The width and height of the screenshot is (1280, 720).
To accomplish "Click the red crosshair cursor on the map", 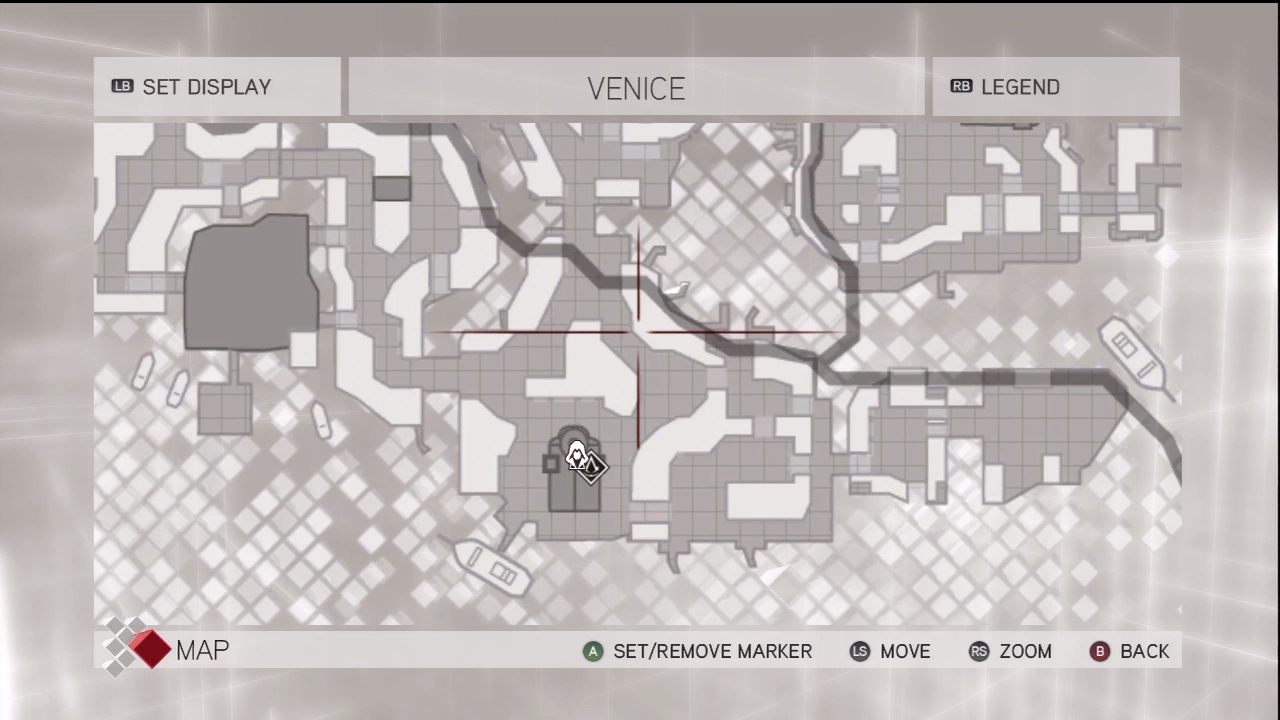I will click(x=637, y=332).
